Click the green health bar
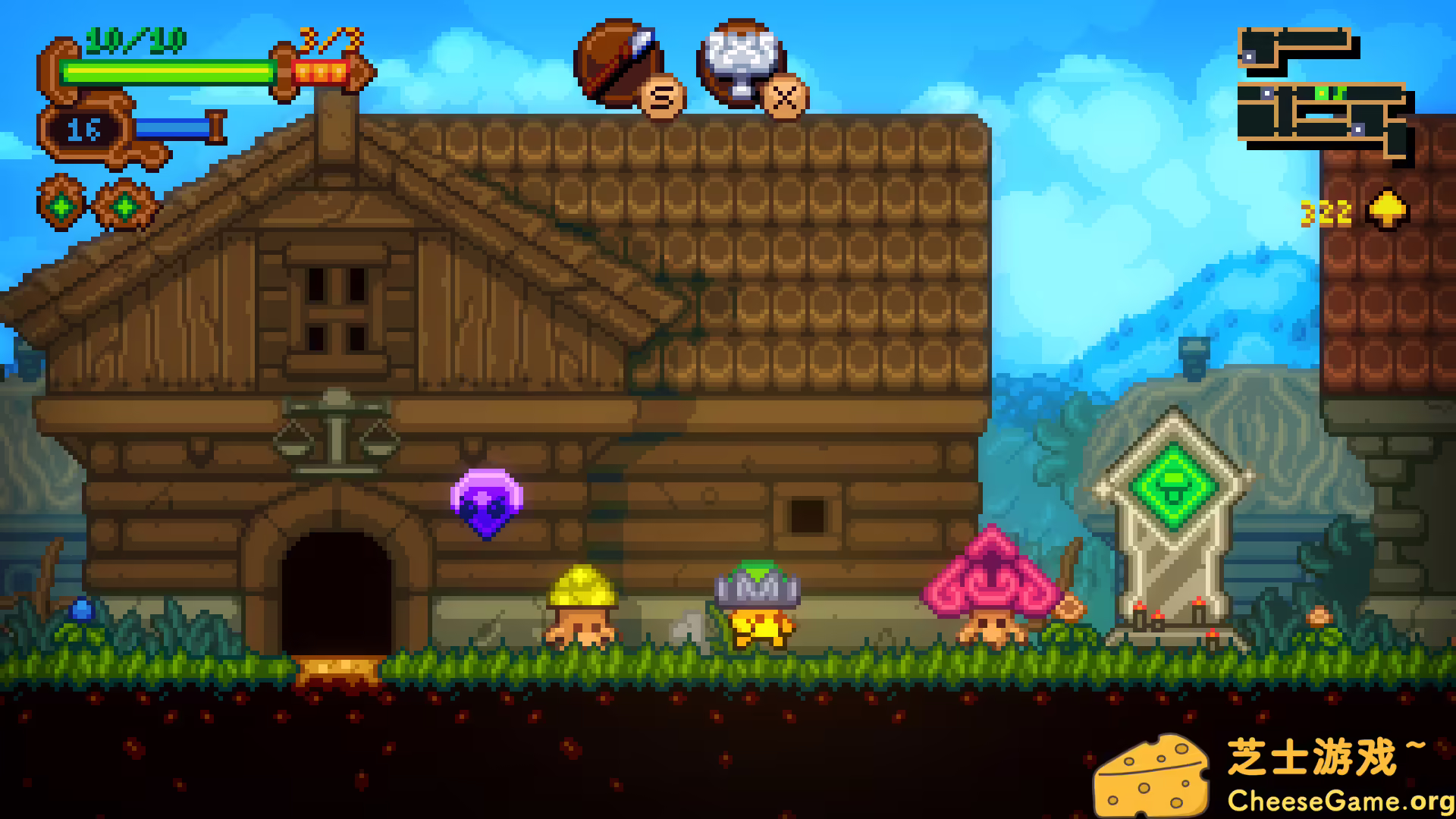Screen dimensions: 1456x819 167,72
